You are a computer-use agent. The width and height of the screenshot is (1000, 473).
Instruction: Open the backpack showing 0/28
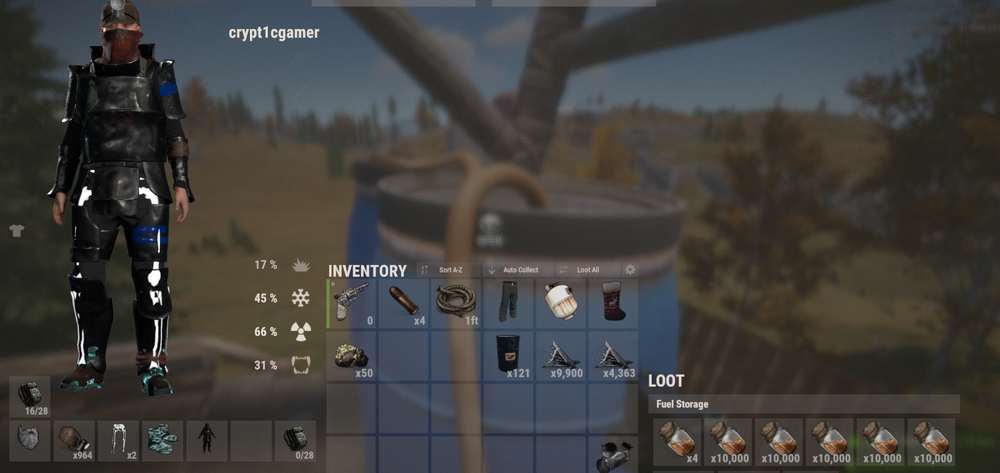295,440
